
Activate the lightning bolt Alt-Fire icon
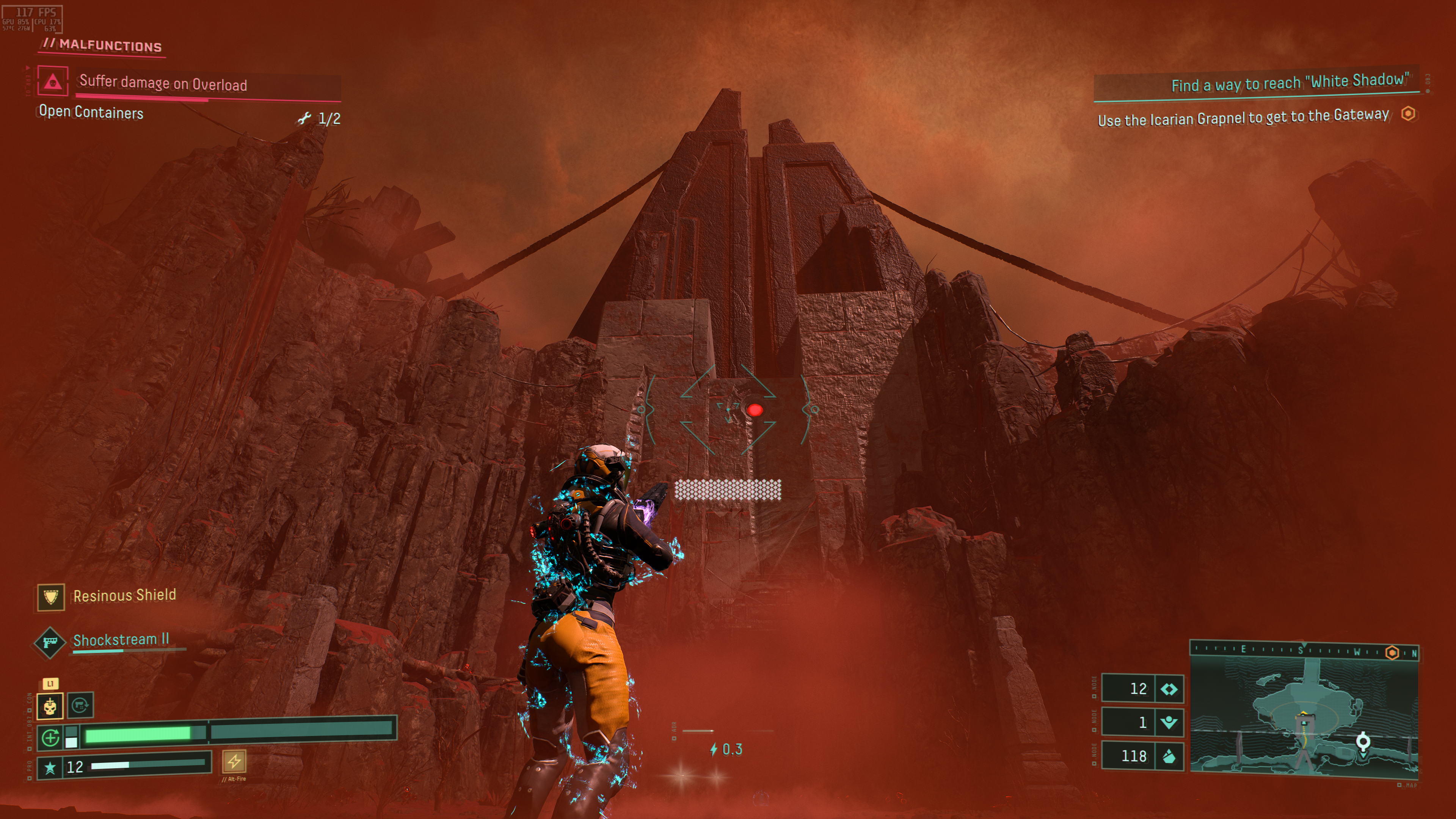coord(234,761)
